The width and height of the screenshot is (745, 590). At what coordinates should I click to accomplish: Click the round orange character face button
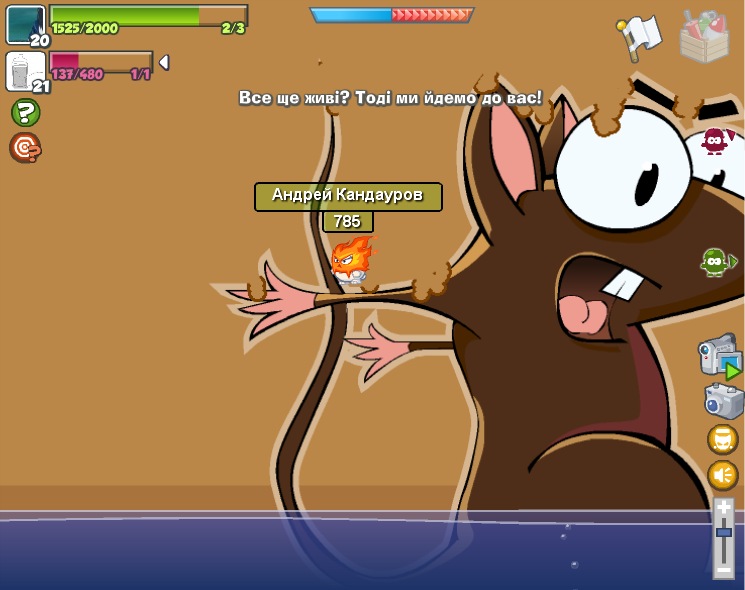point(723,439)
